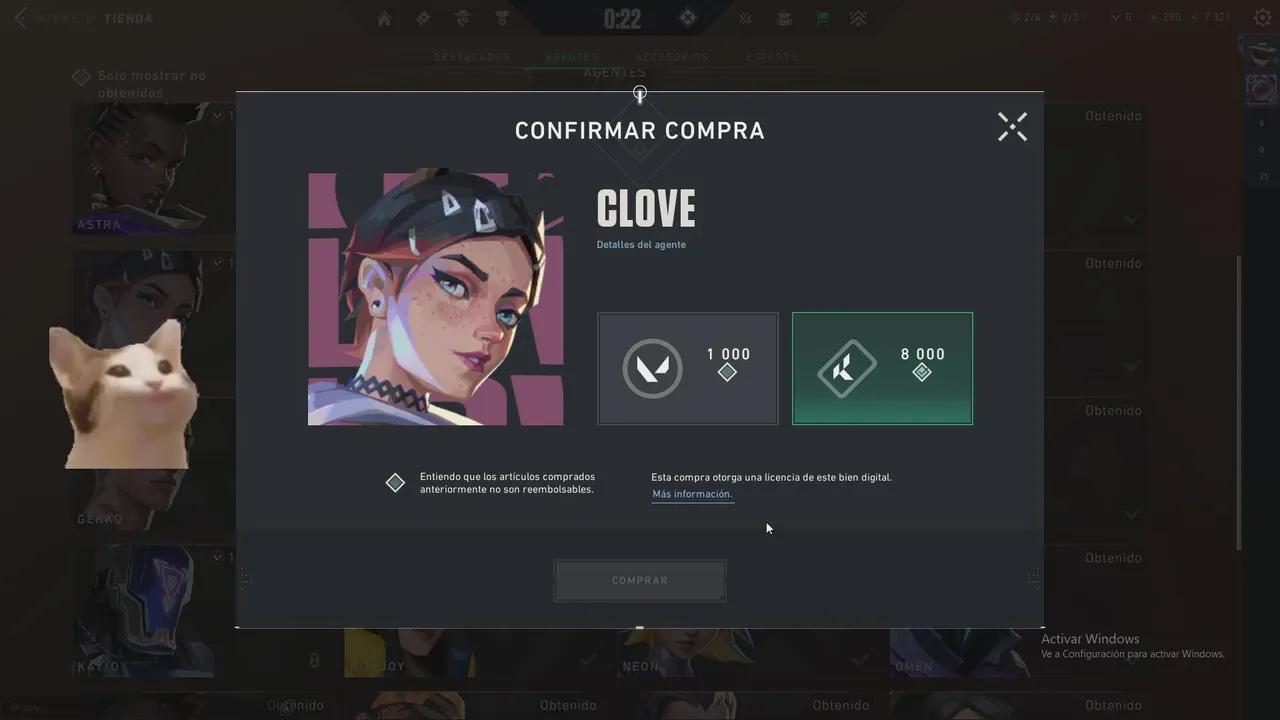Image resolution: width=1280 pixels, height=720 pixels.
Task: Click Detalles del agente under Clove
Action: [x=641, y=244]
